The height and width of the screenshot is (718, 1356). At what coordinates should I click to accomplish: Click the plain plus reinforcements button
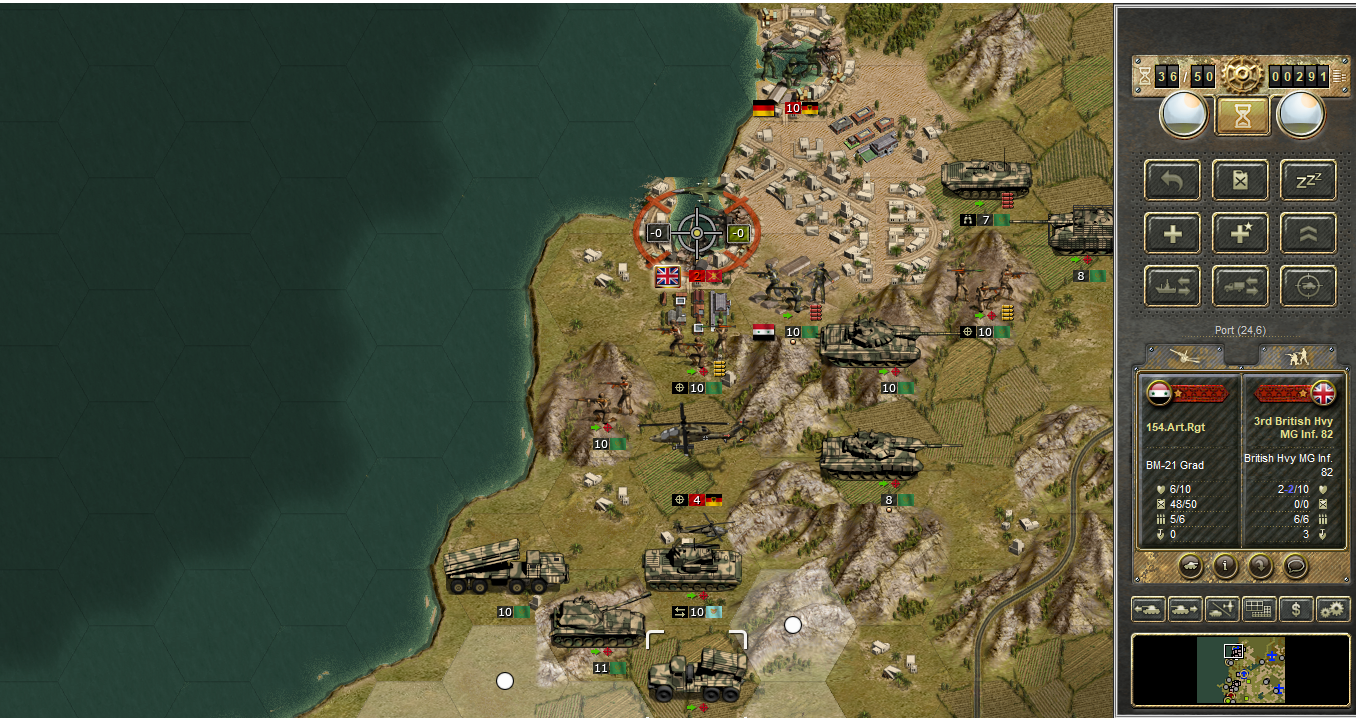tap(1173, 233)
